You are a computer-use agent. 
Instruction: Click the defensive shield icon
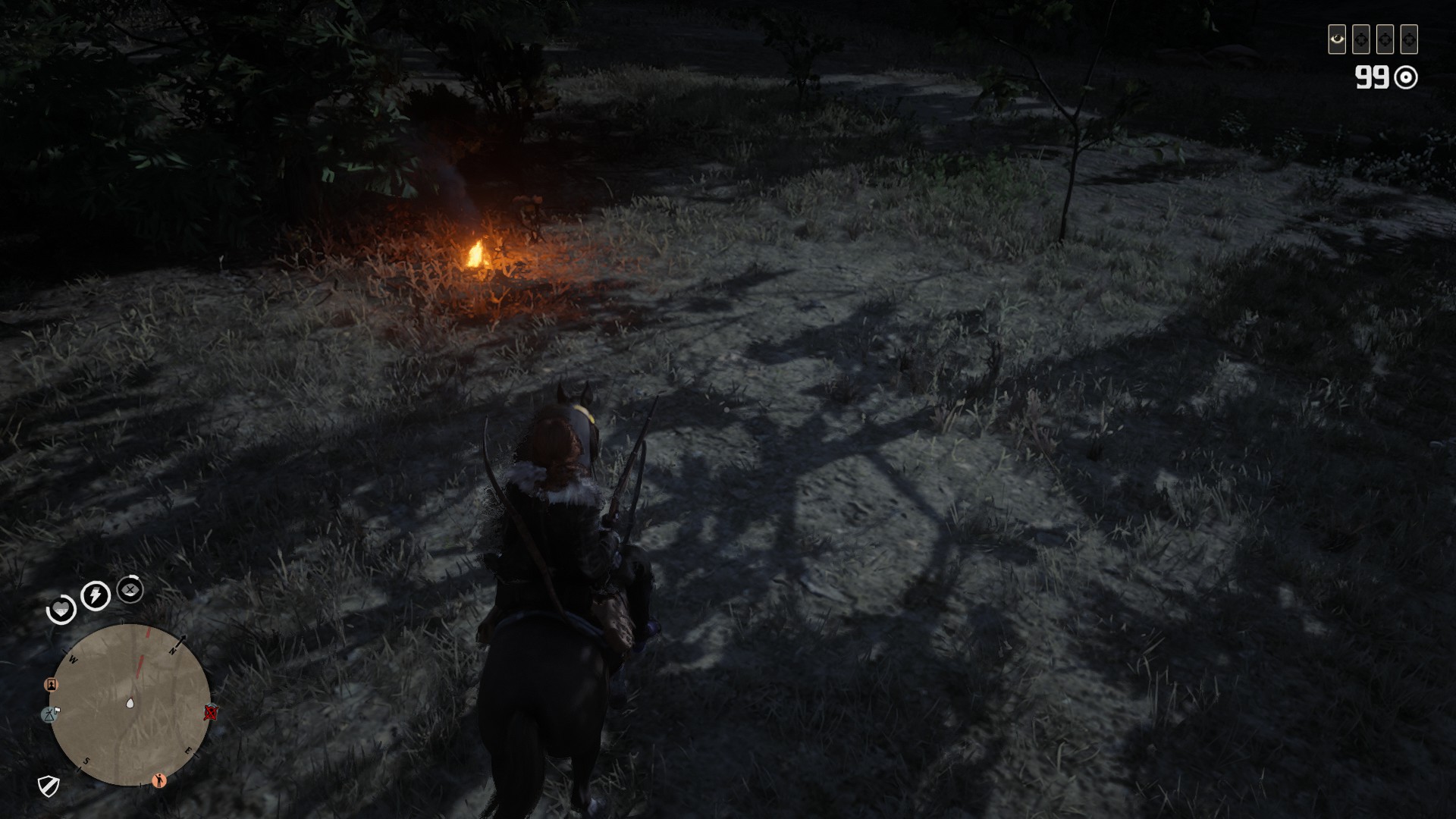pos(49,786)
